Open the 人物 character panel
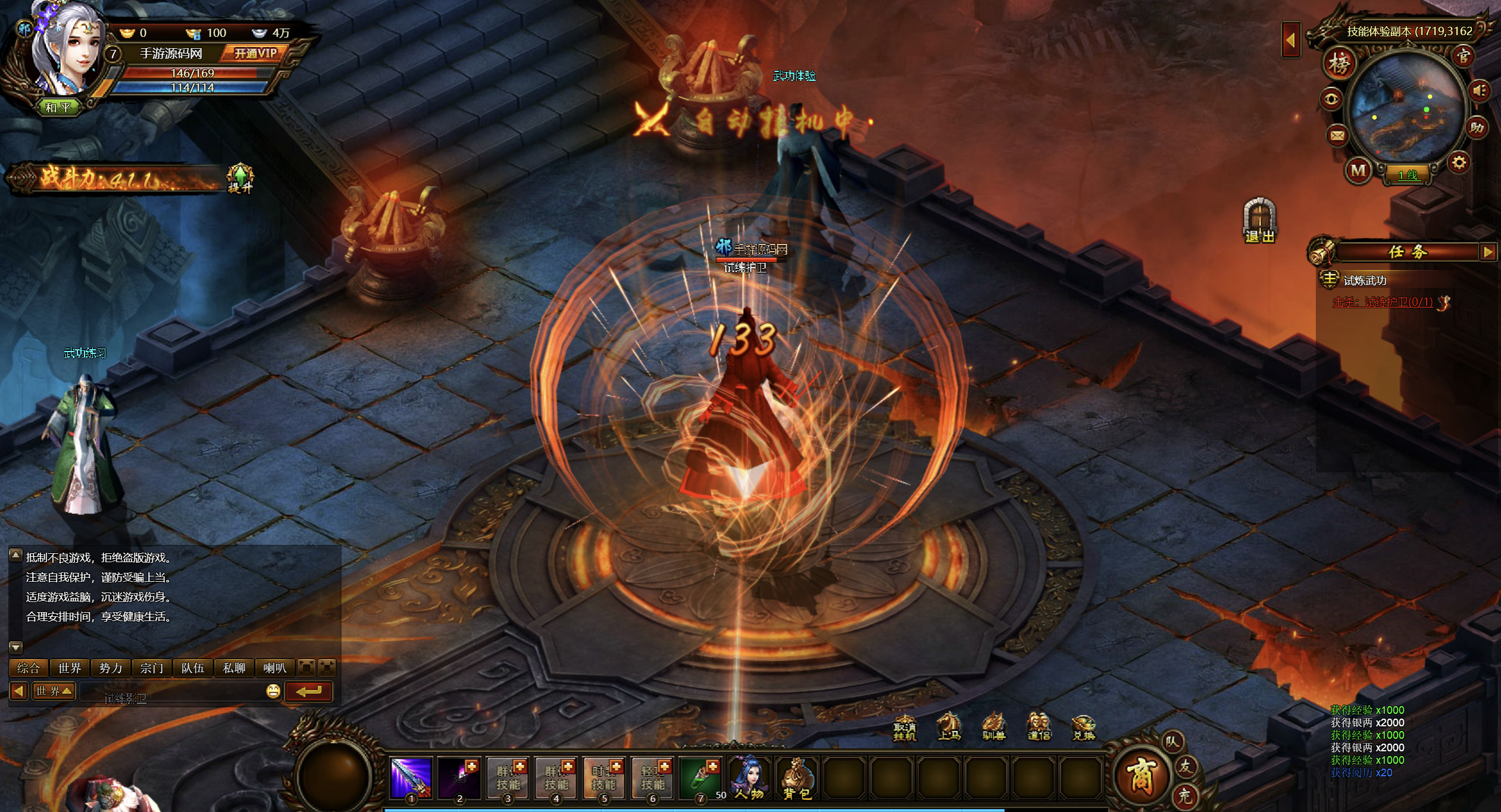The image size is (1501, 812). tap(749, 777)
